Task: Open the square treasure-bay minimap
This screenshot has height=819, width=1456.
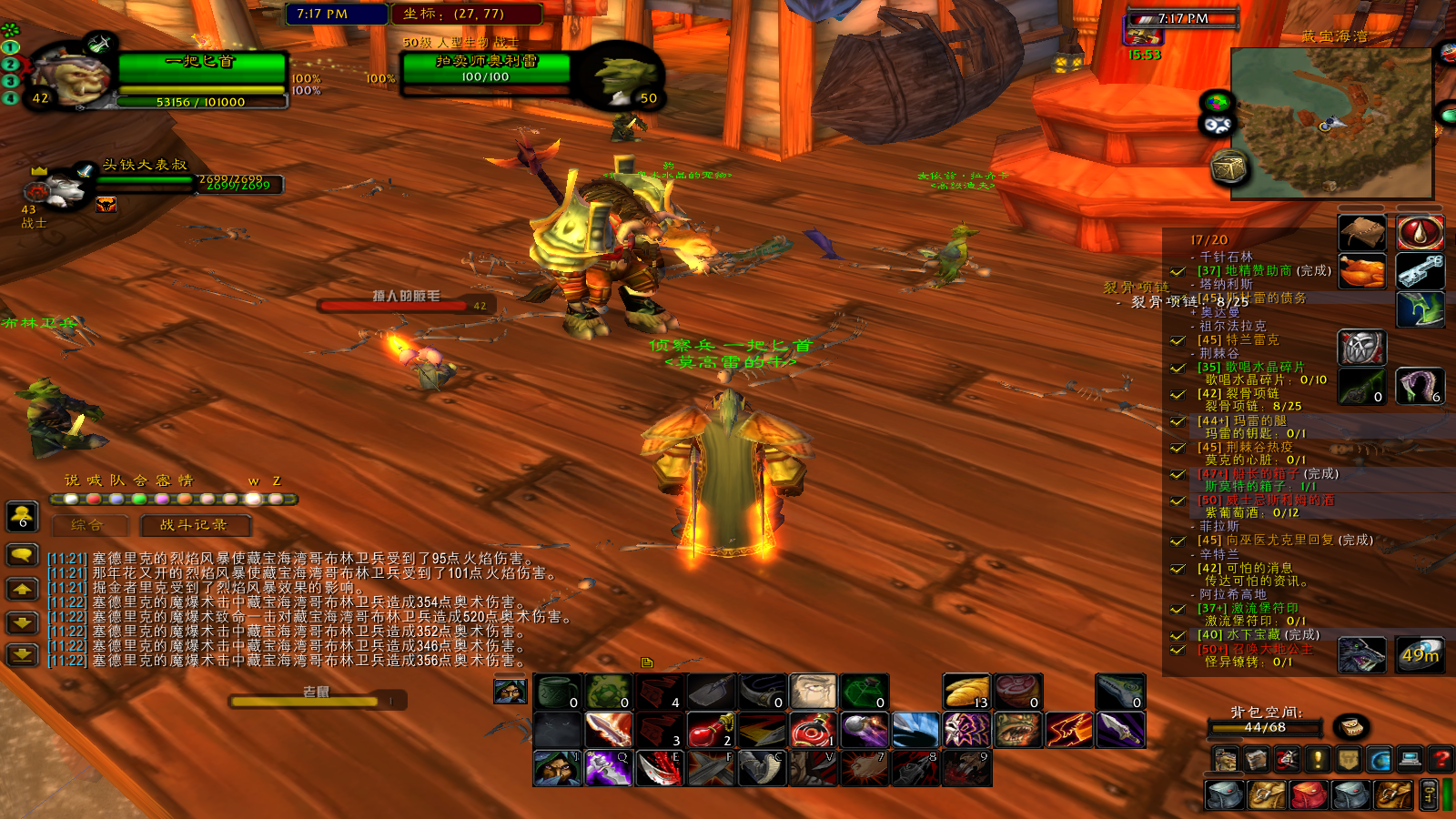Action: (1331, 123)
